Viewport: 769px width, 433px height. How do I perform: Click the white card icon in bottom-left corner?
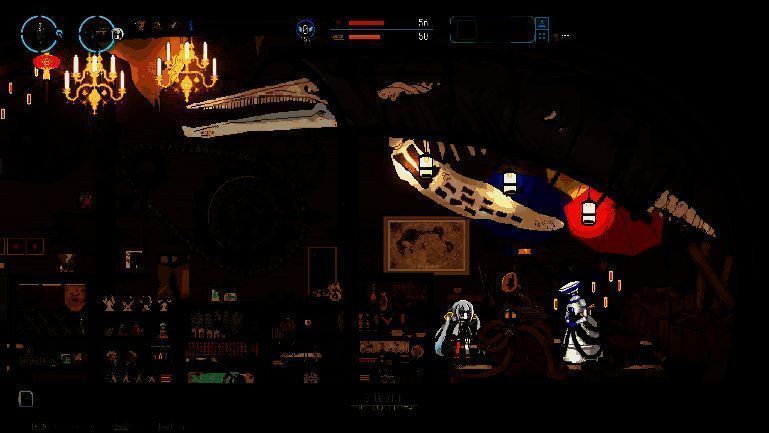click(x=26, y=398)
